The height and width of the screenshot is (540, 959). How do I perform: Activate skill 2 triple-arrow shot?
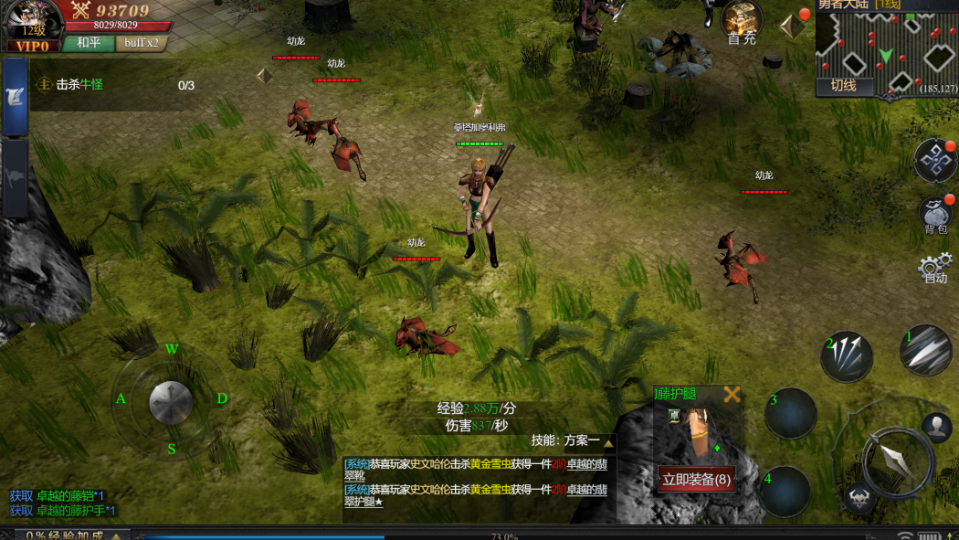[x=847, y=356]
